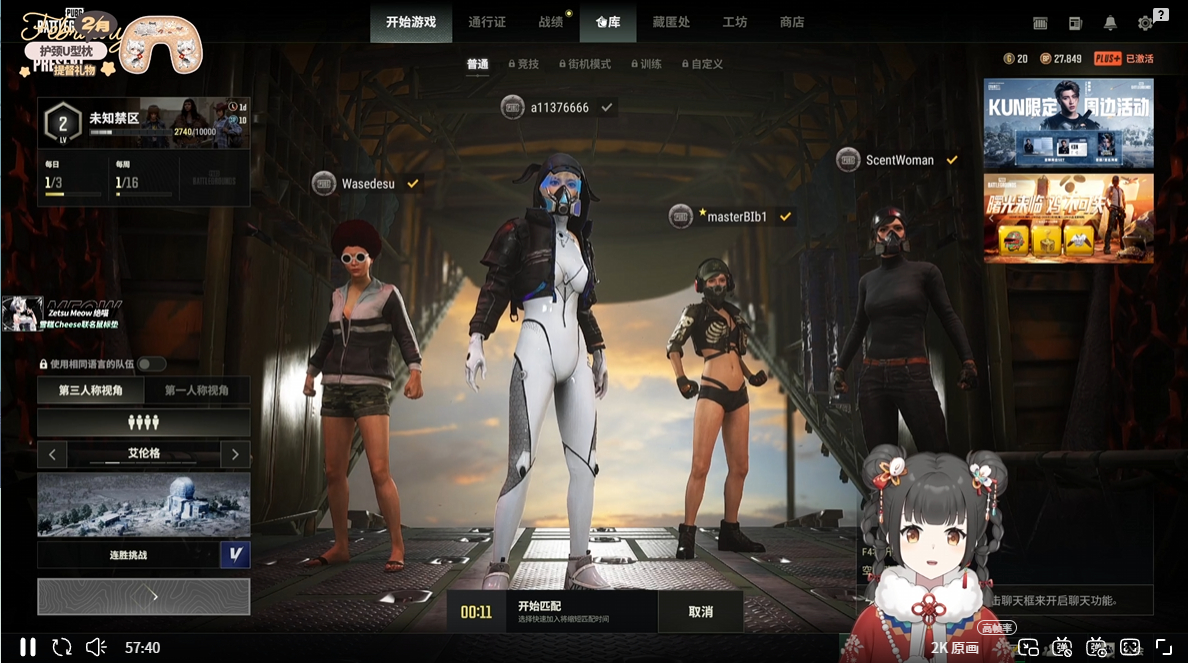1188x663 pixels.
Task: Select the 连胜挑战 button
Action: [x=128, y=555]
